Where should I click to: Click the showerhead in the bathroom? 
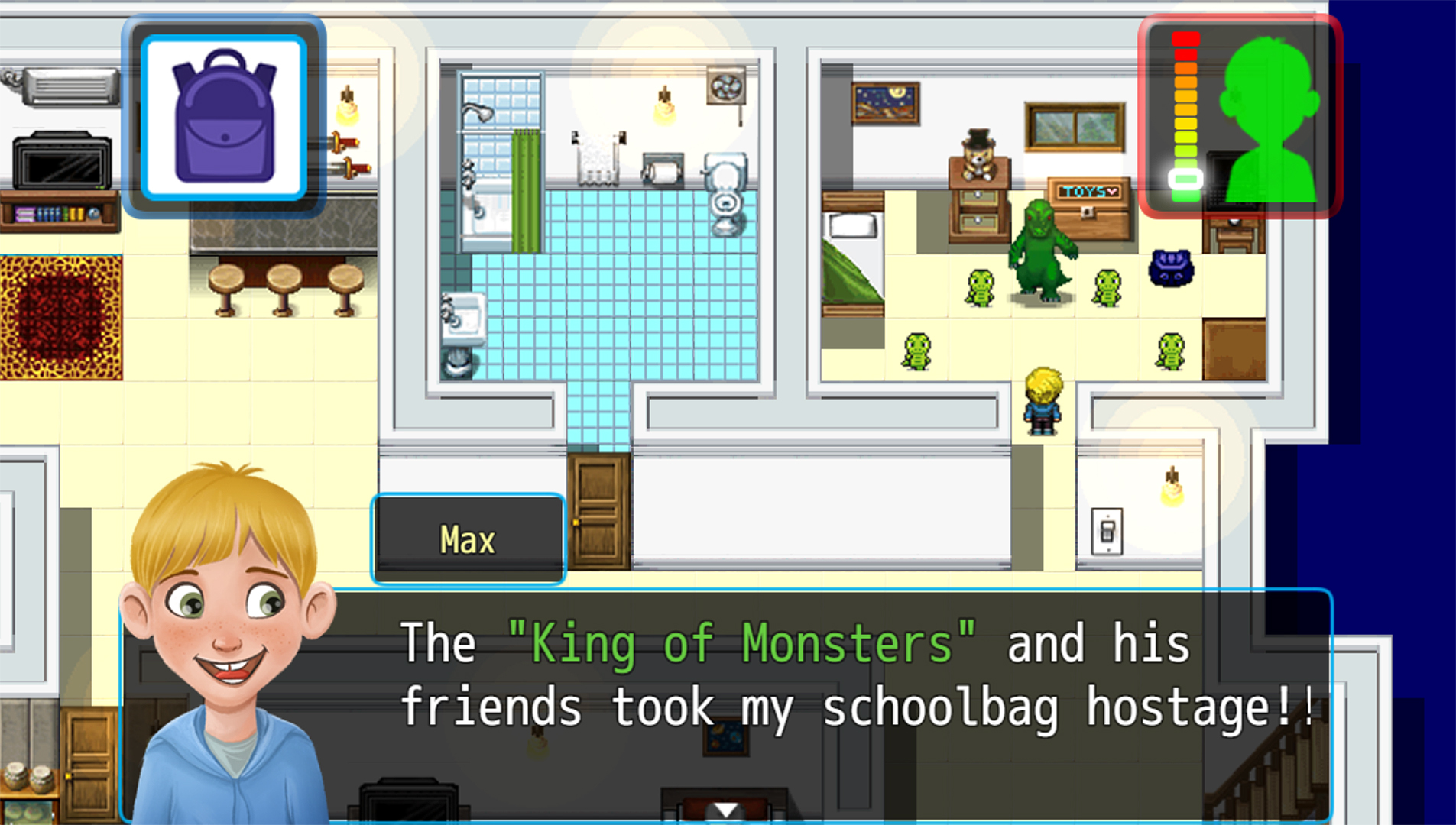478,111
